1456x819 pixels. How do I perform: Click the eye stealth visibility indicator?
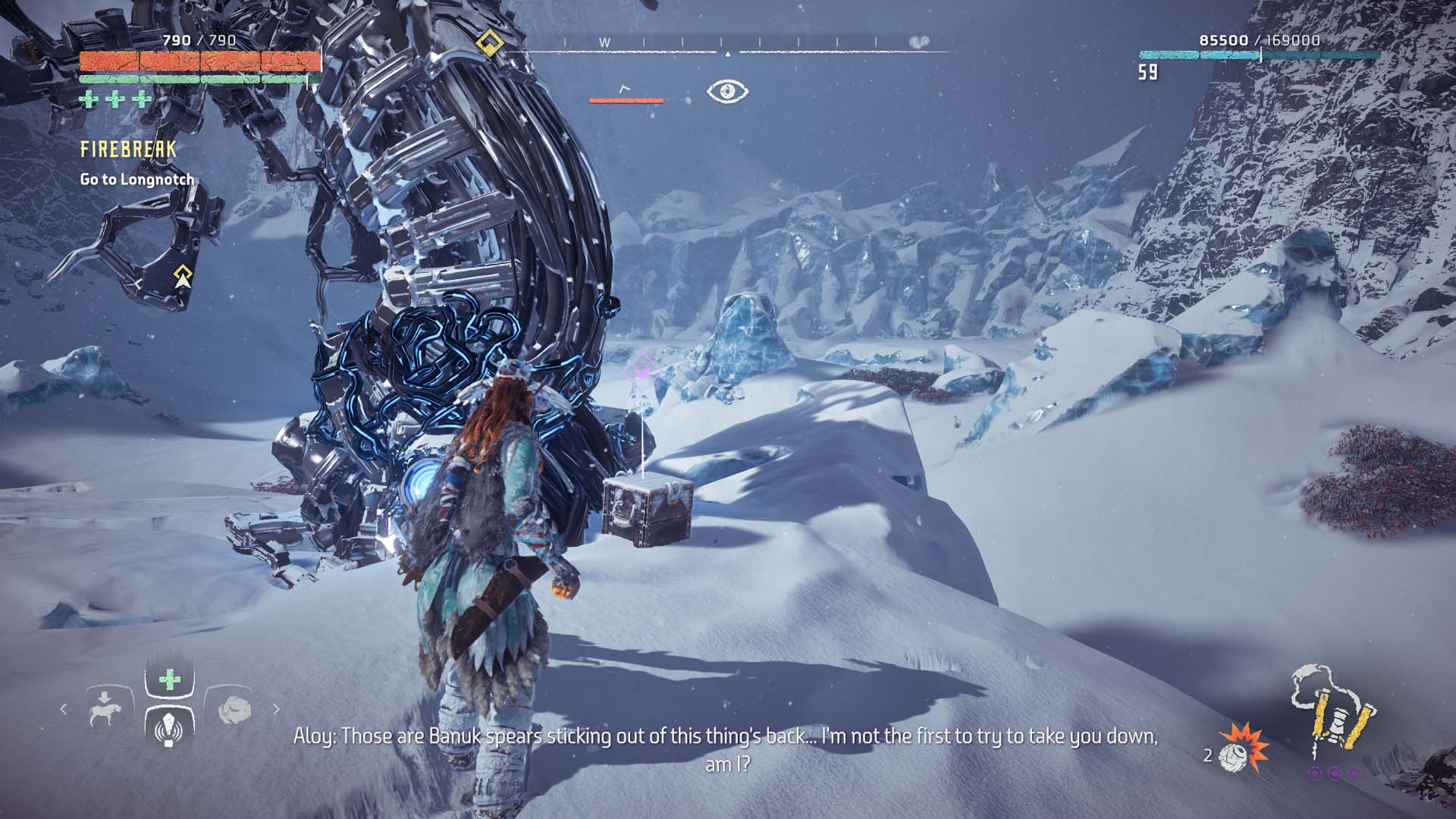(727, 92)
